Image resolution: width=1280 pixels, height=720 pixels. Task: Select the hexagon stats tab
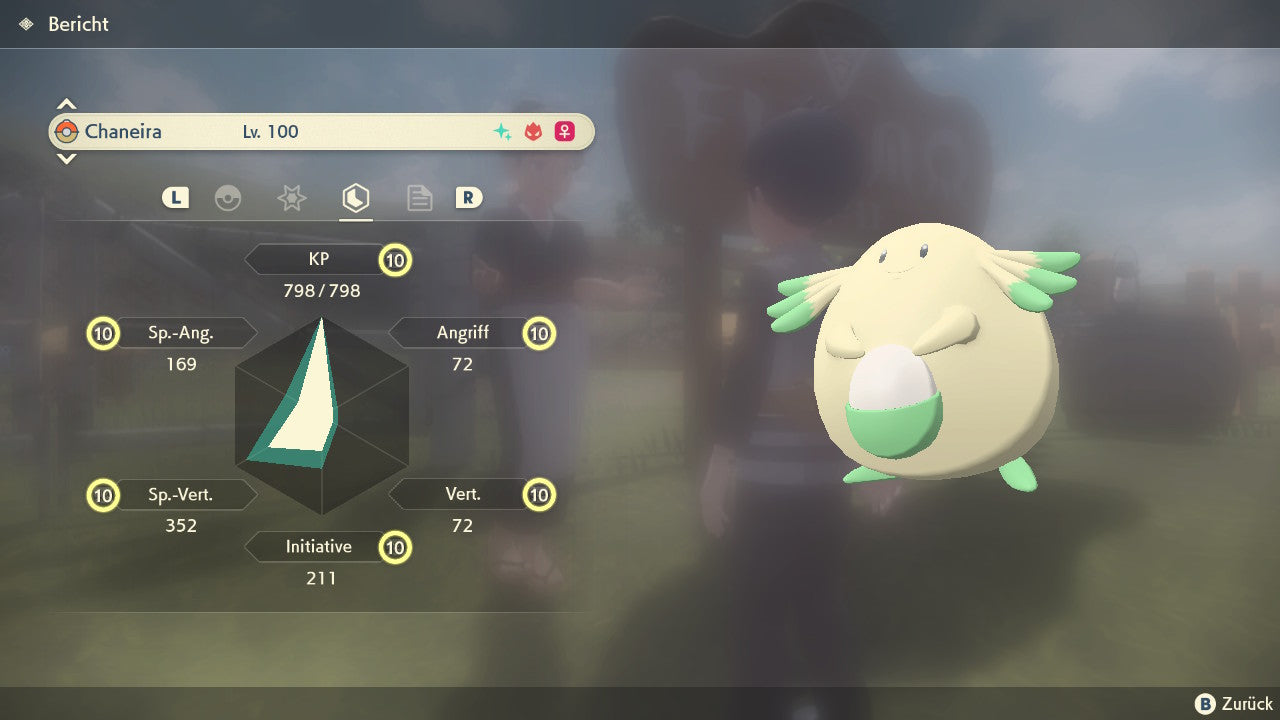(355, 198)
